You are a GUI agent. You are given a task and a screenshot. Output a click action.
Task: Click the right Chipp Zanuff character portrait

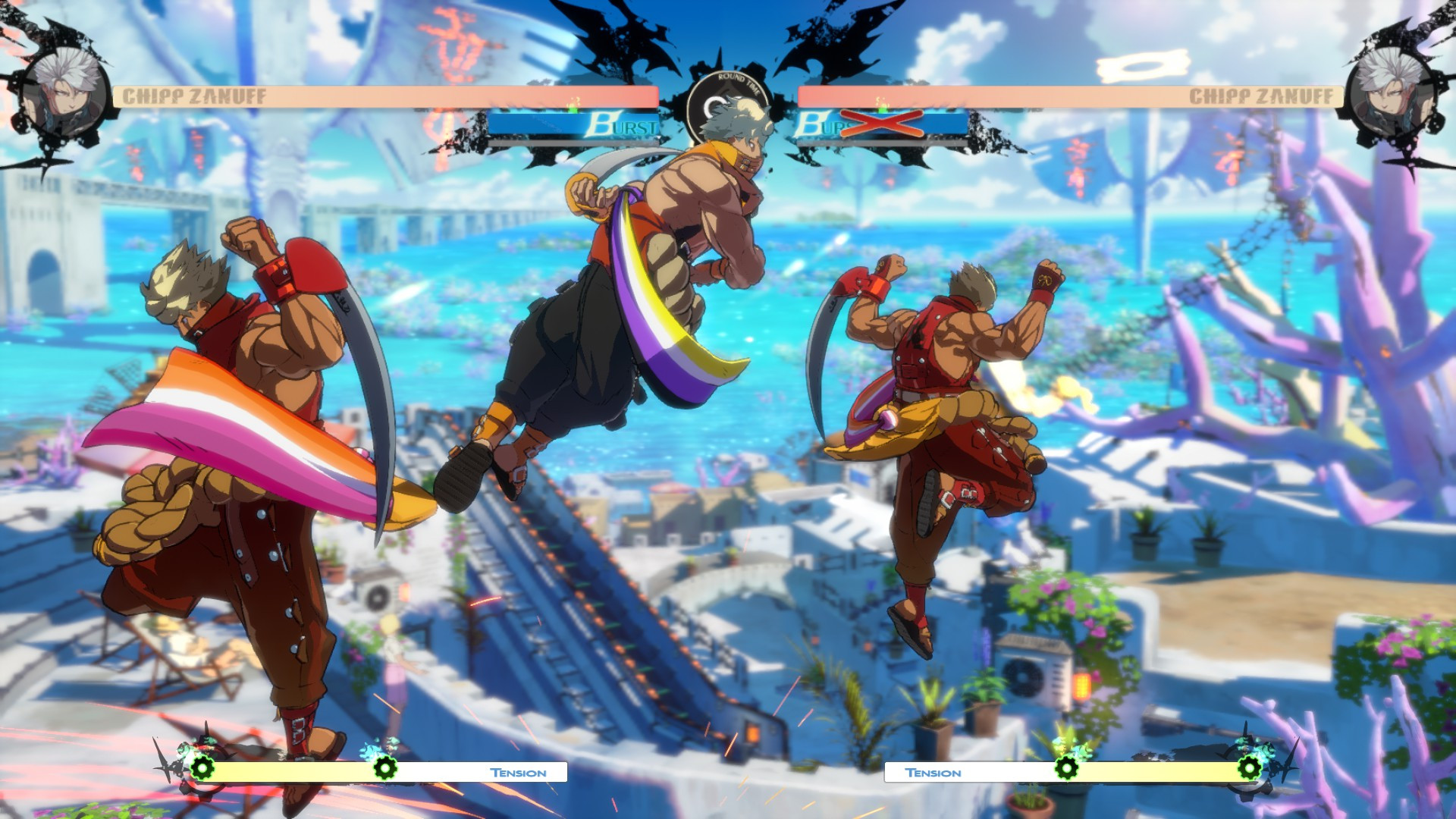click(x=1392, y=91)
